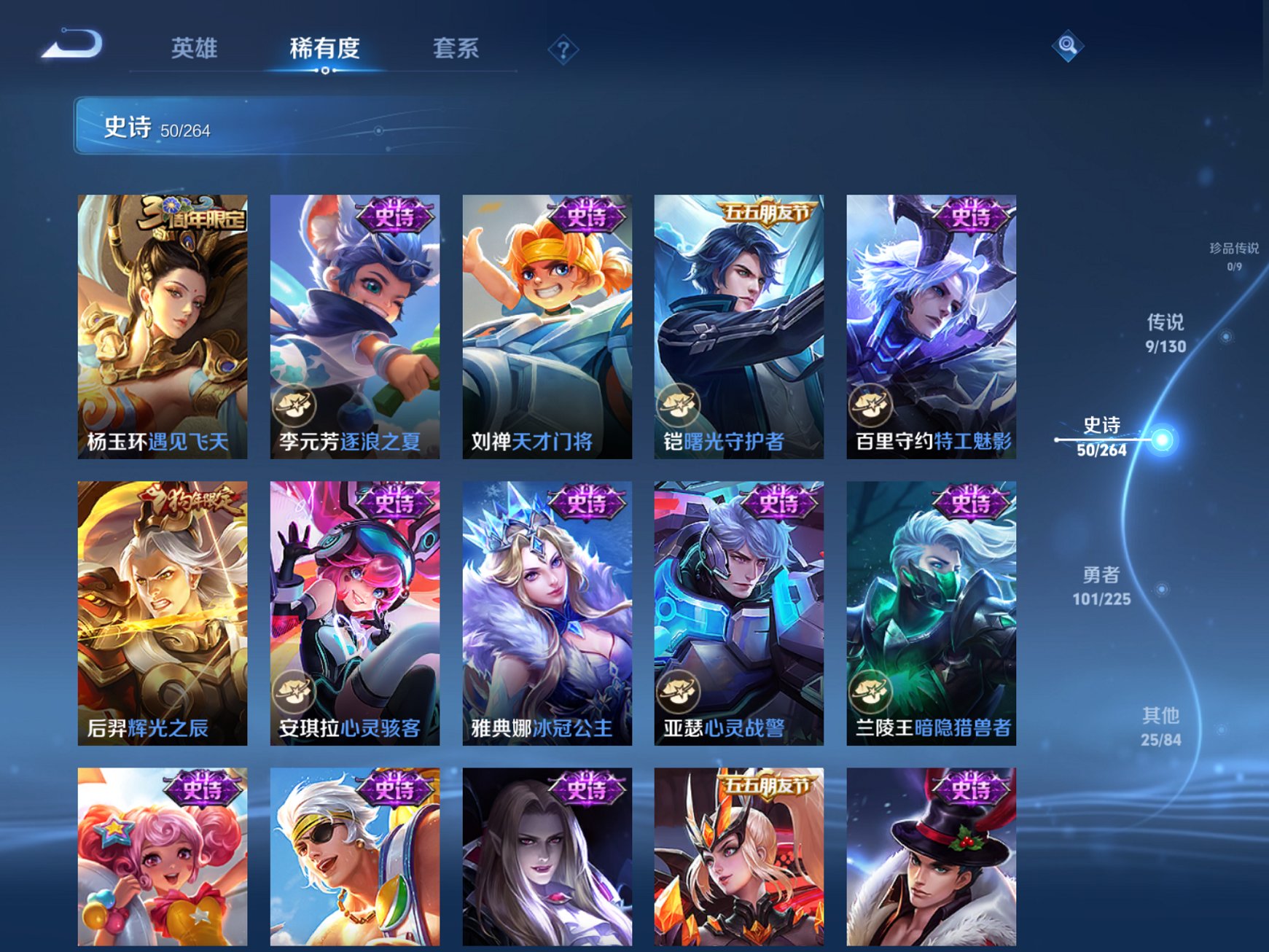
Task: Click the 史诗 marker on the rarity slider track
Action: point(1163,439)
